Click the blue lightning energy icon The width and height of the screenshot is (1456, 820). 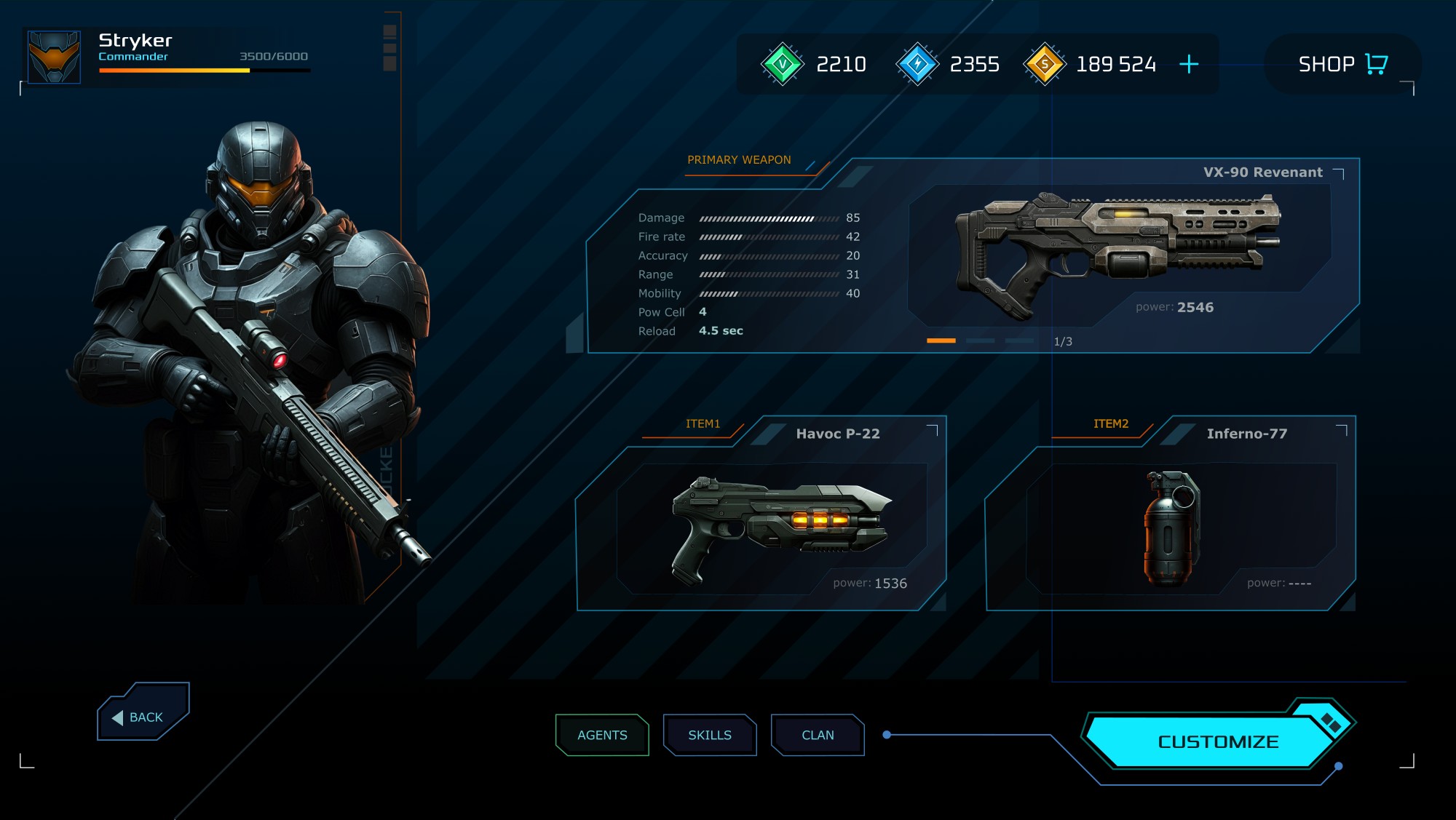pyautogui.click(x=917, y=64)
